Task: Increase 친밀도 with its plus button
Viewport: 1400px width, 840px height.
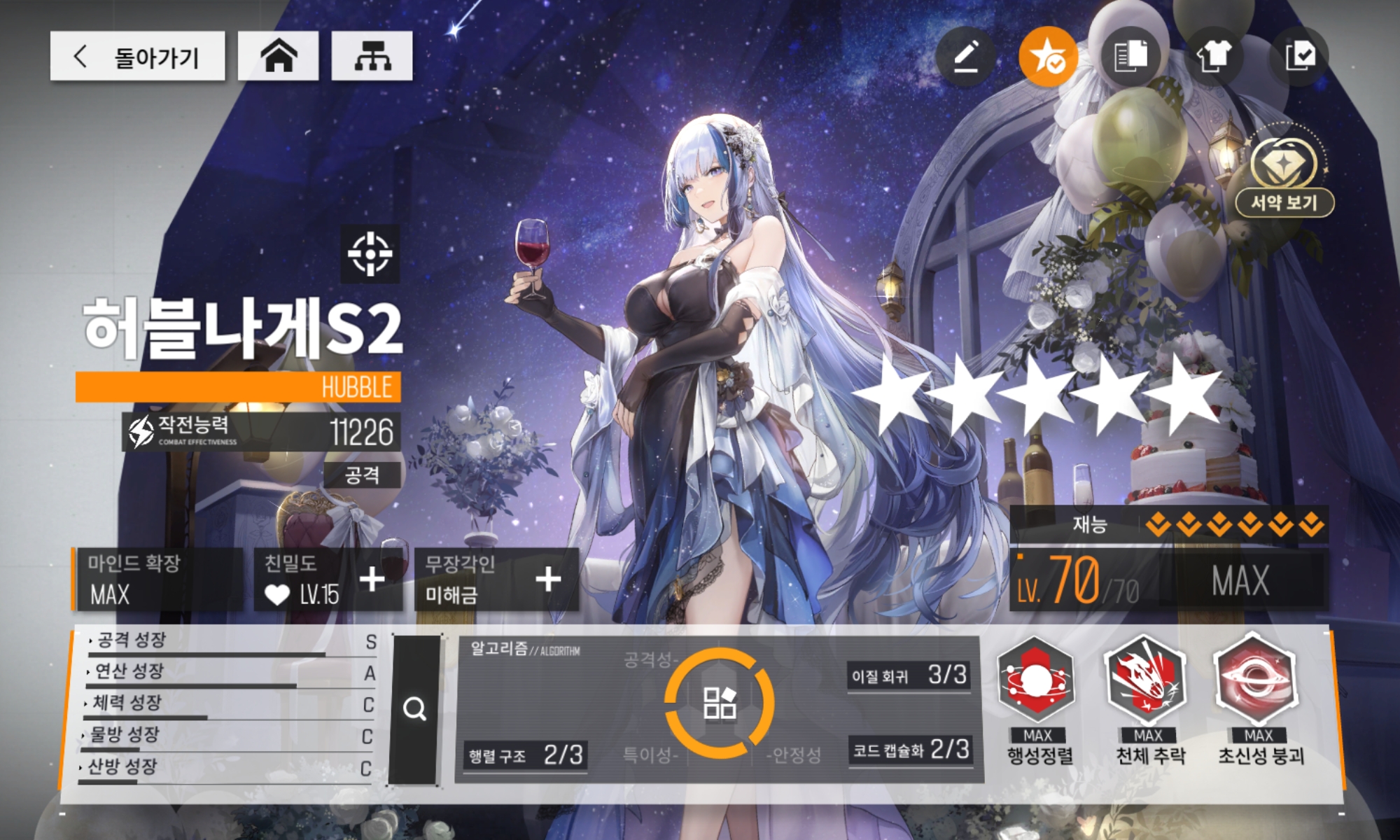Action: tap(372, 580)
